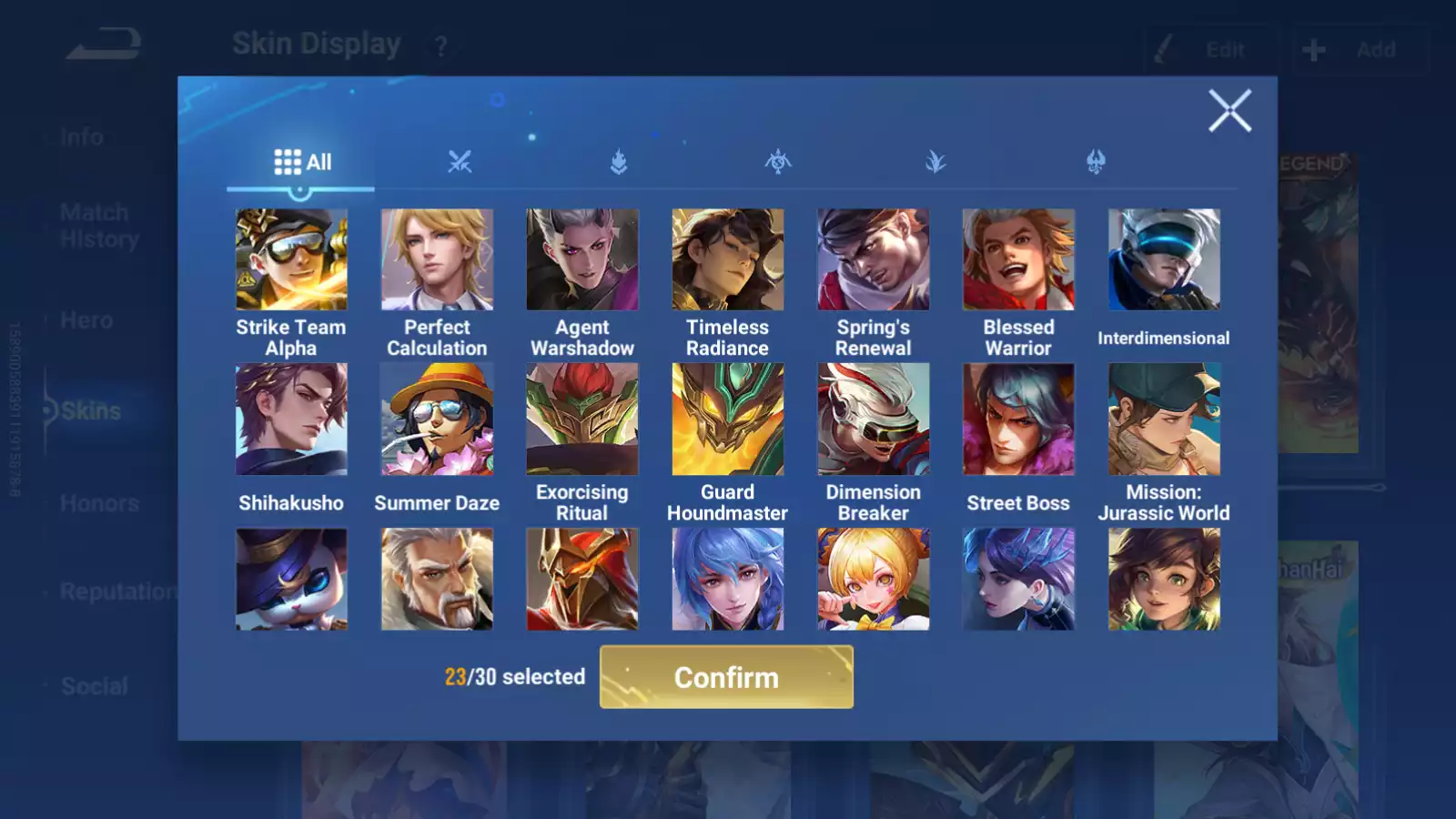Select the Timeless Radiance skin
This screenshot has height=819, width=1456.
point(728,260)
